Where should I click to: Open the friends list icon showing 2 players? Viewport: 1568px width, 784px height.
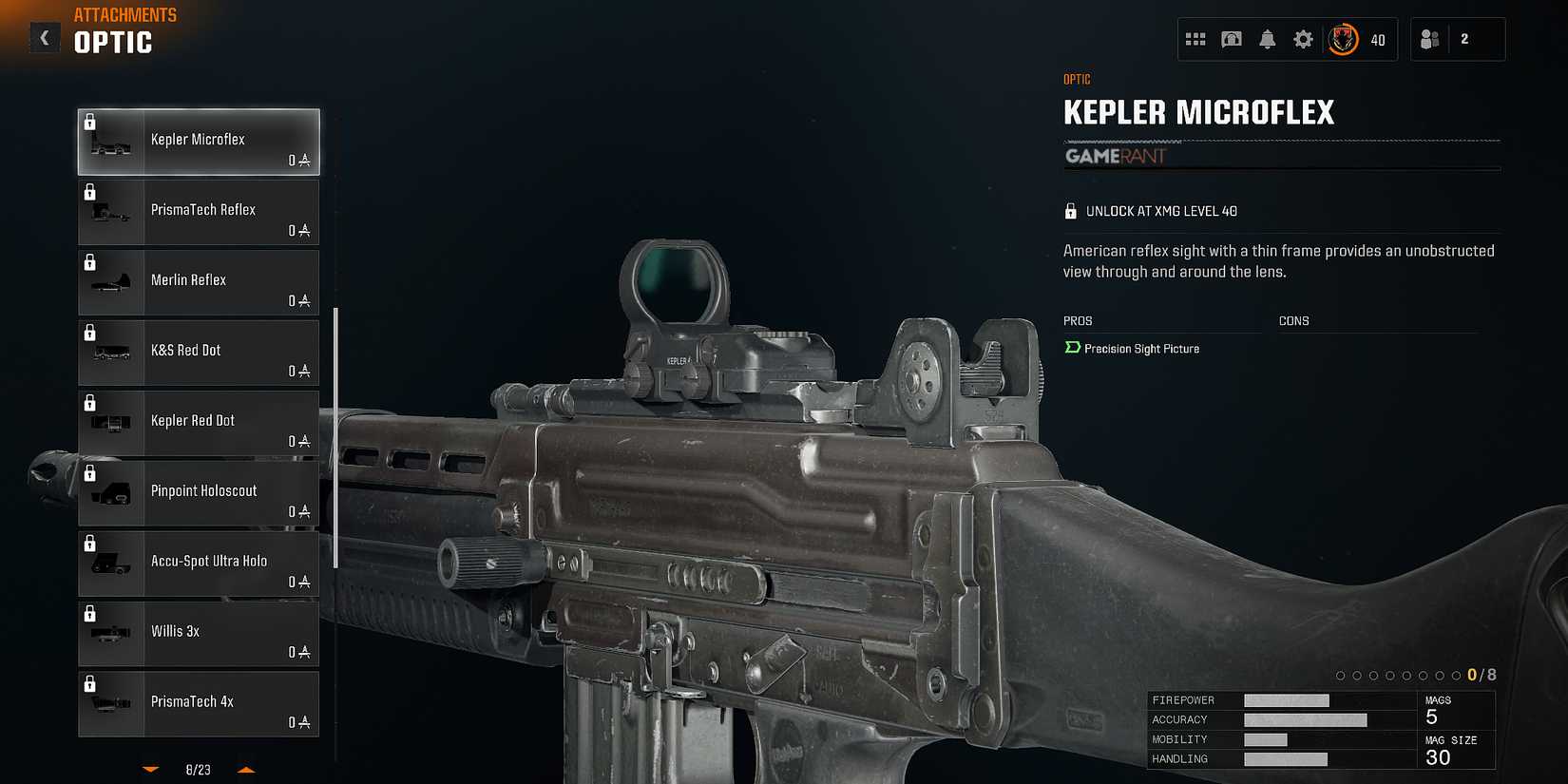click(1428, 39)
